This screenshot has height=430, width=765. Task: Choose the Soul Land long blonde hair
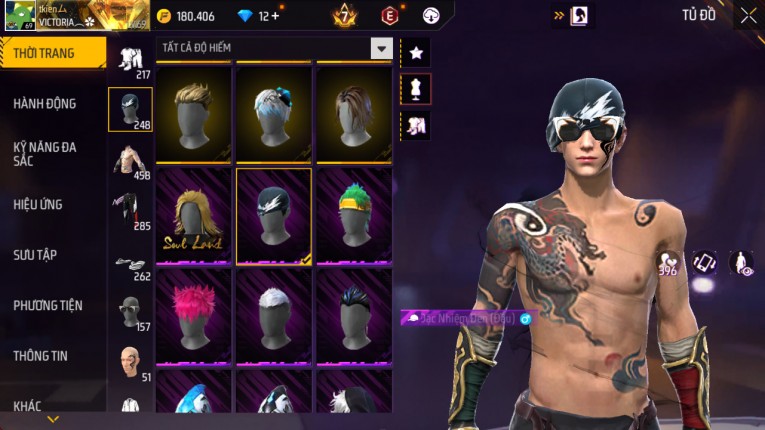click(x=193, y=213)
